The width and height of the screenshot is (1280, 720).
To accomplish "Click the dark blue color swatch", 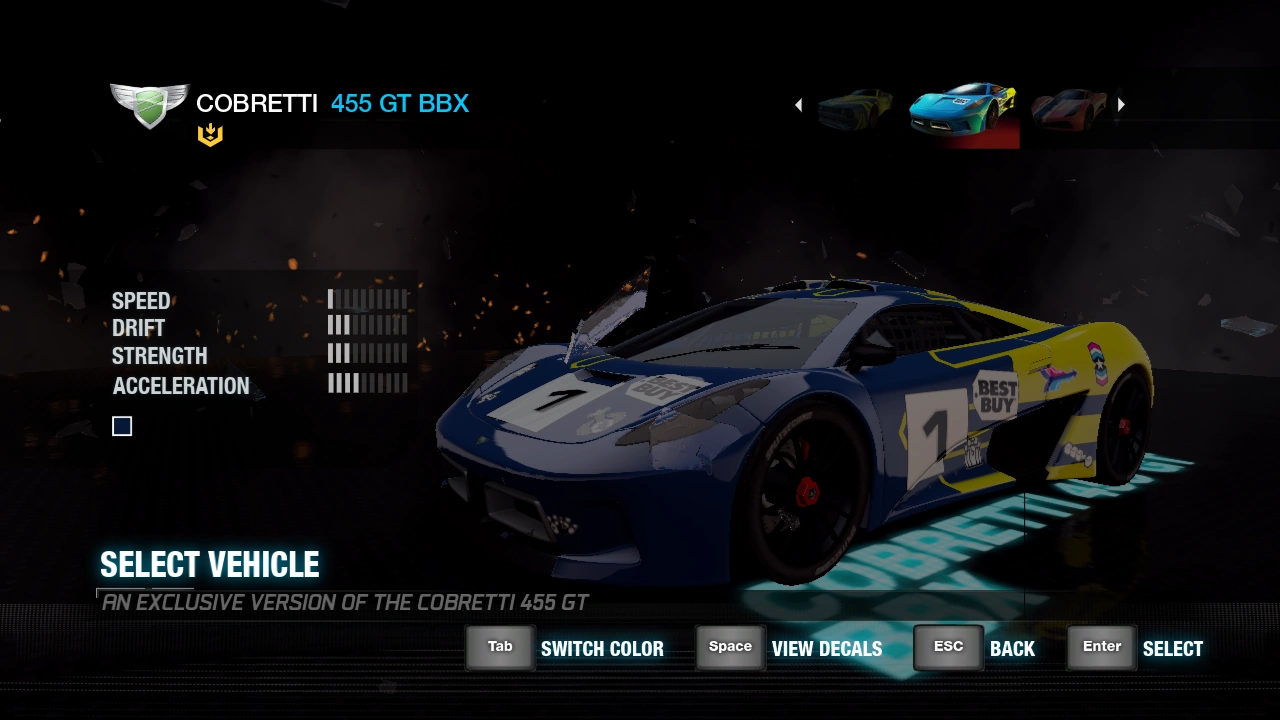I will pos(122,427).
